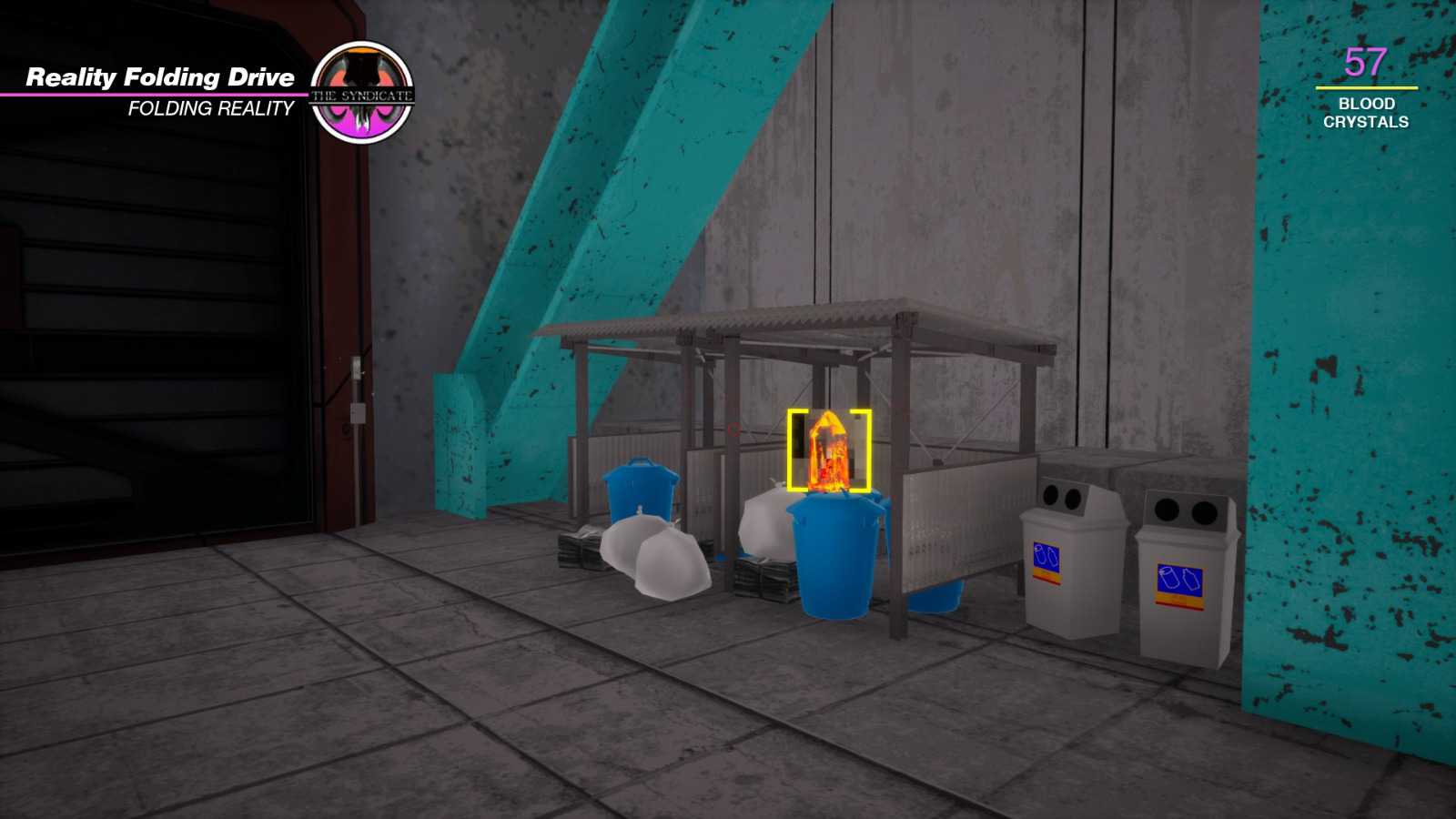
Task: Click the Reality Folding Drive title banner
Action: point(160,78)
